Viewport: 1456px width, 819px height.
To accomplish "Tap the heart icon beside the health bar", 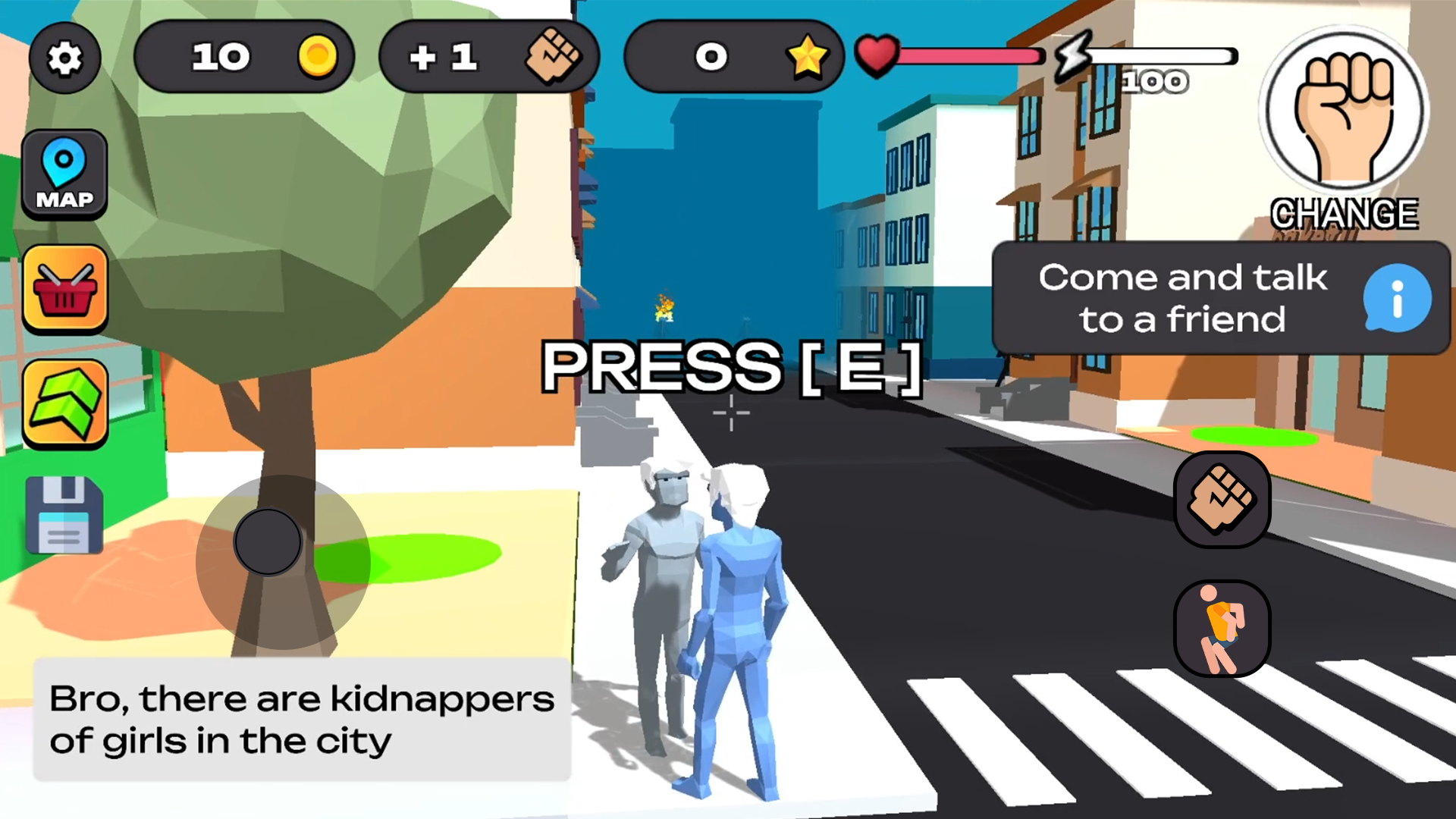I will pyautogui.click(x=876, y=55).
